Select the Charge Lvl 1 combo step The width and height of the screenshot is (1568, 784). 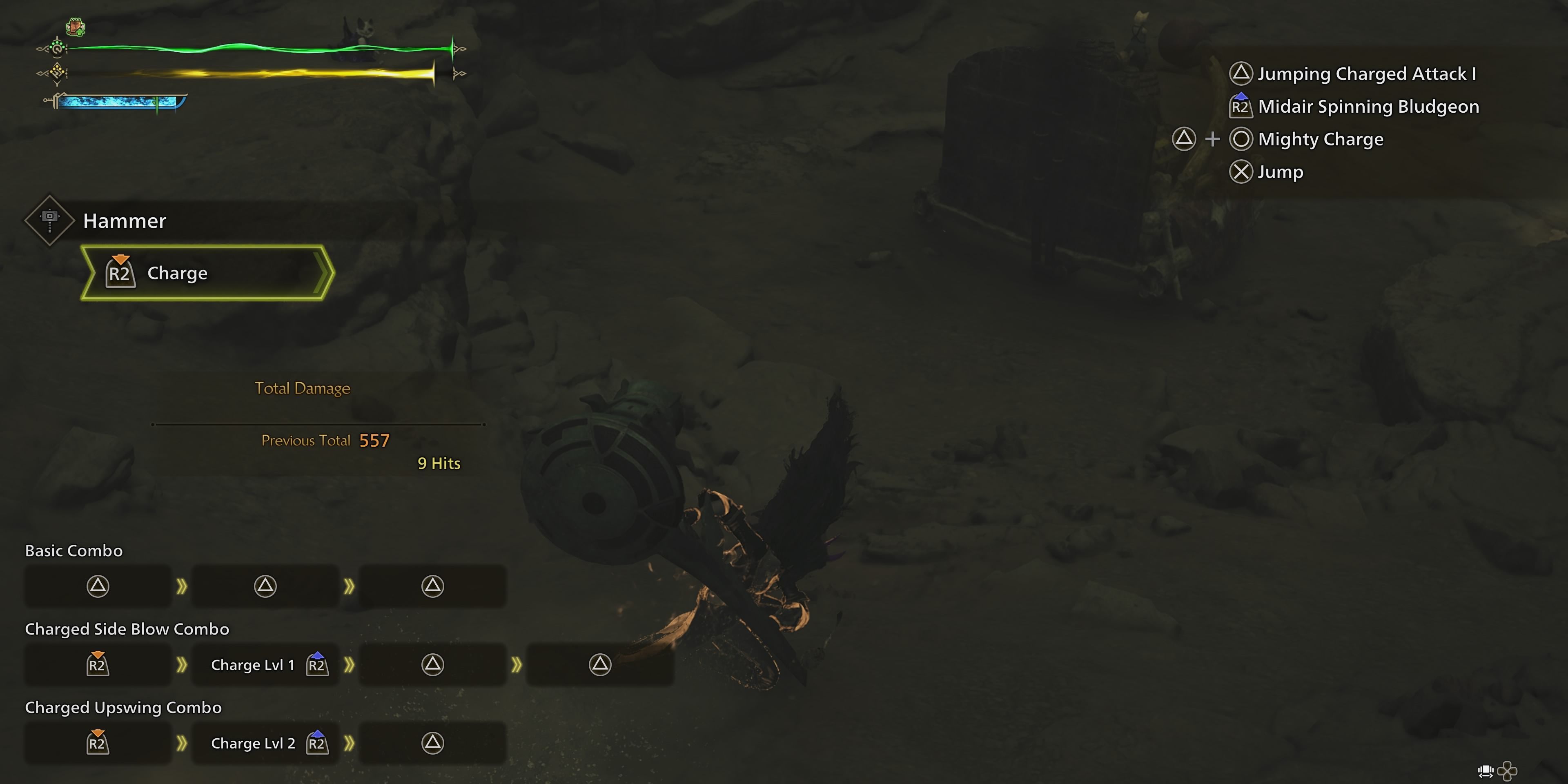(265, 665)
